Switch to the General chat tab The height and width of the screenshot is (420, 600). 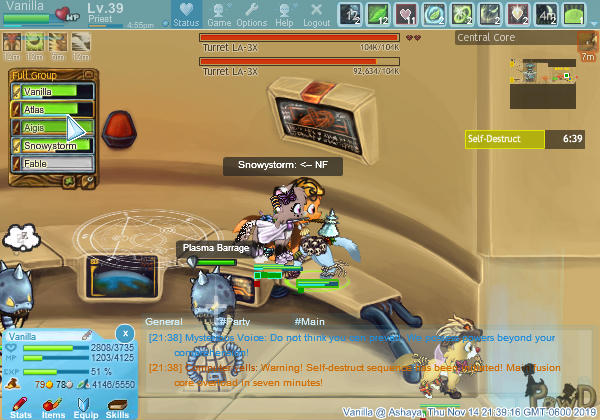163,321
